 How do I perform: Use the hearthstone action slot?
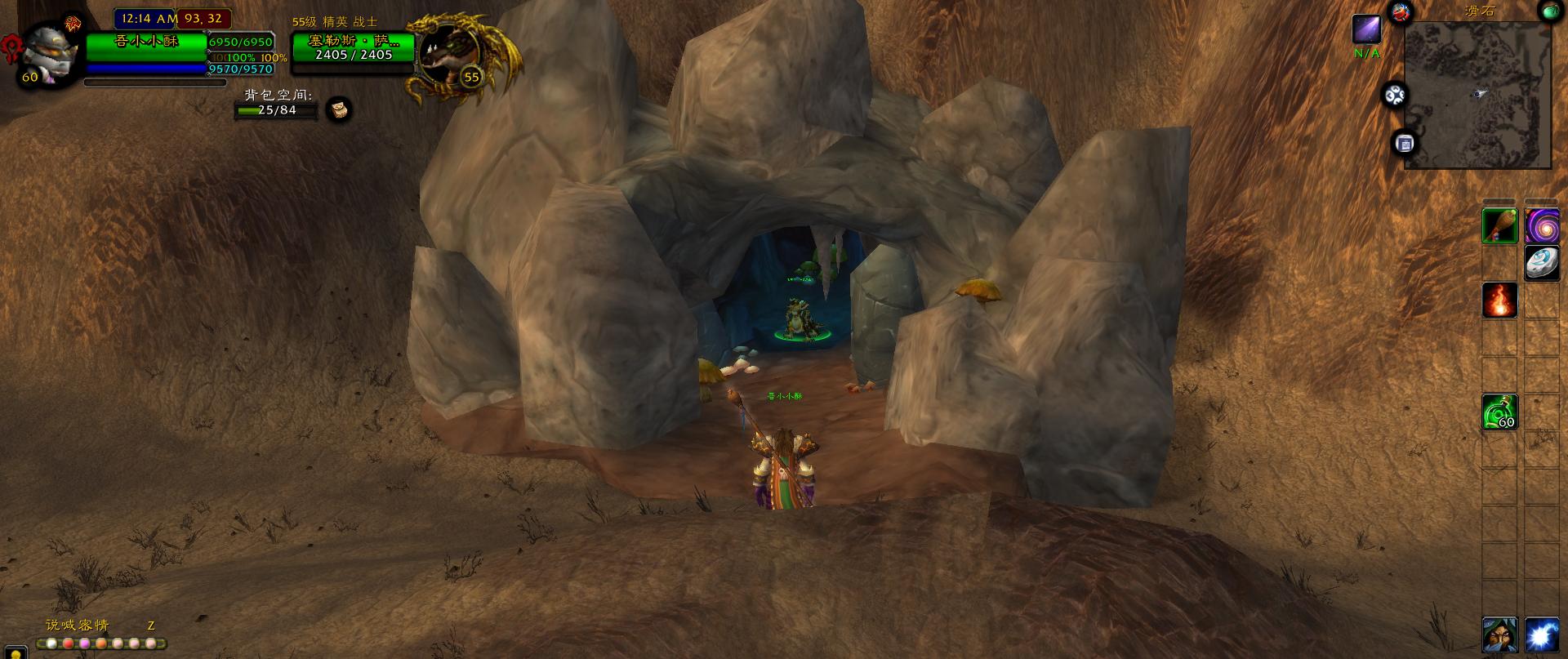point(1542,263)
